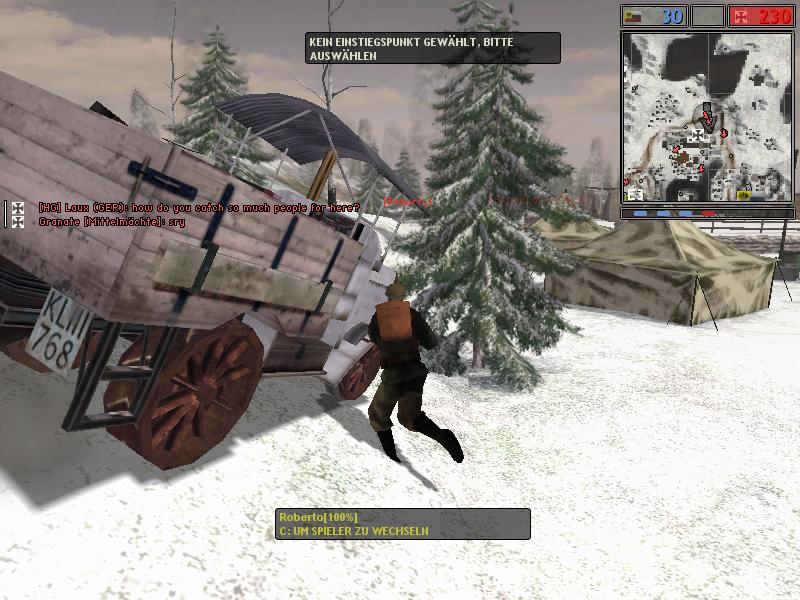Click the Roberto spectator player box
This screenshot has height=600, width=800.
click(x=402, y=523)
